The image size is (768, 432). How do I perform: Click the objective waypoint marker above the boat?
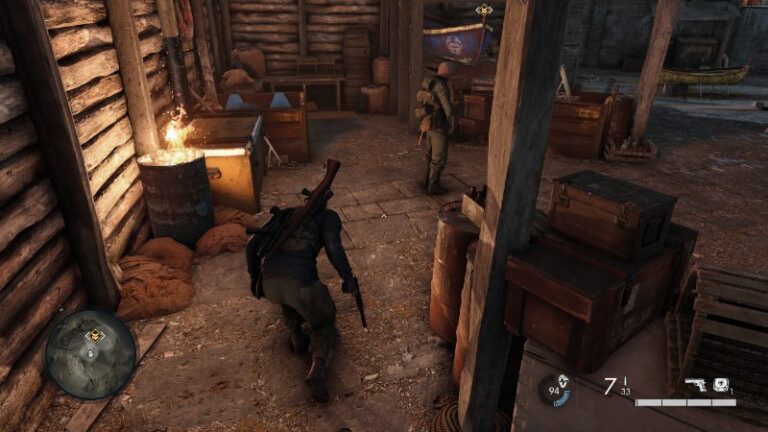484,10
